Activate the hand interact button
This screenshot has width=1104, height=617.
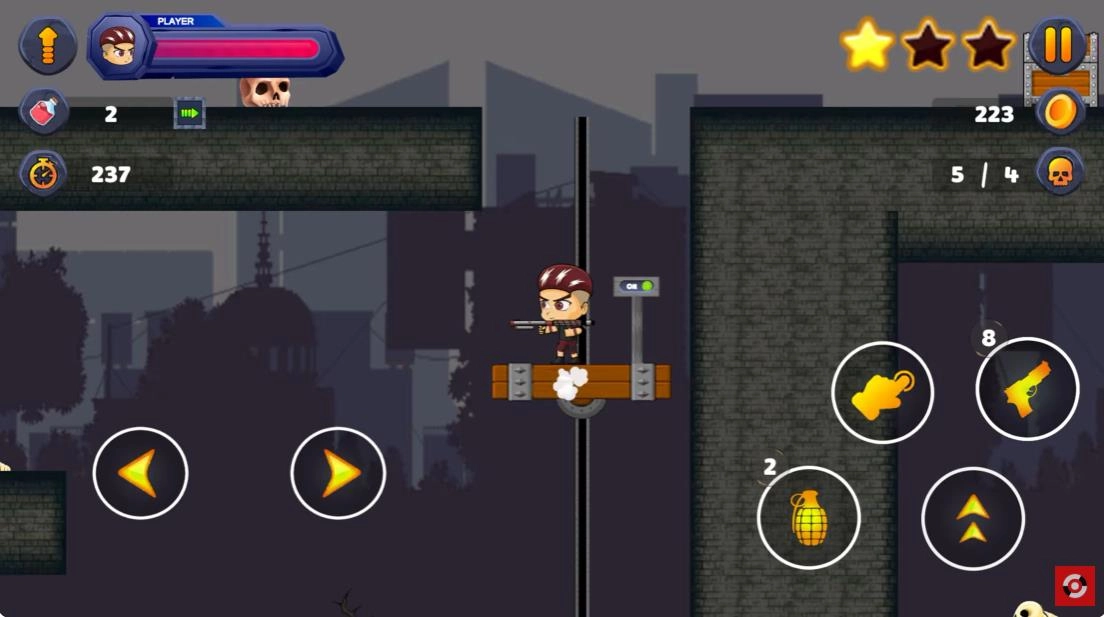tap(882, 393)
